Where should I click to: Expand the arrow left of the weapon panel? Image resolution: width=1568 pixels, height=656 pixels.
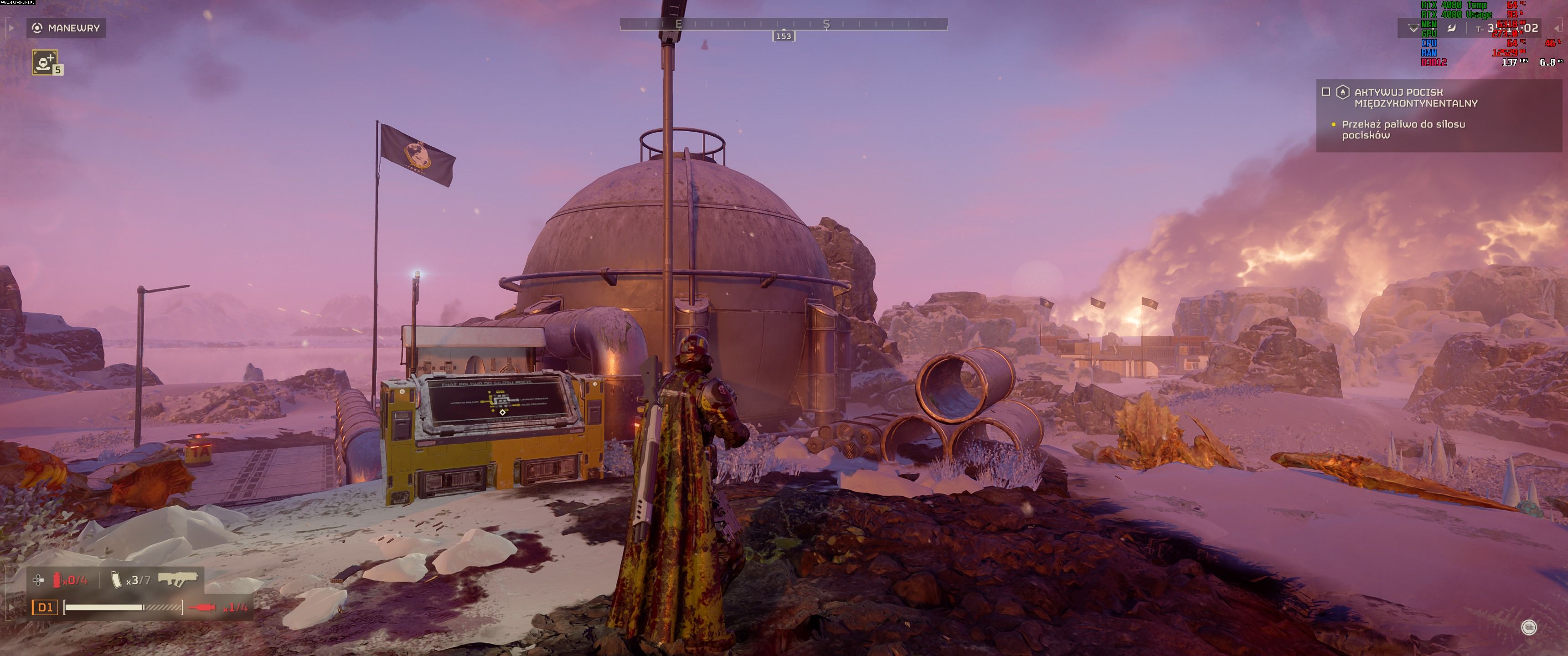coord(10,607)
